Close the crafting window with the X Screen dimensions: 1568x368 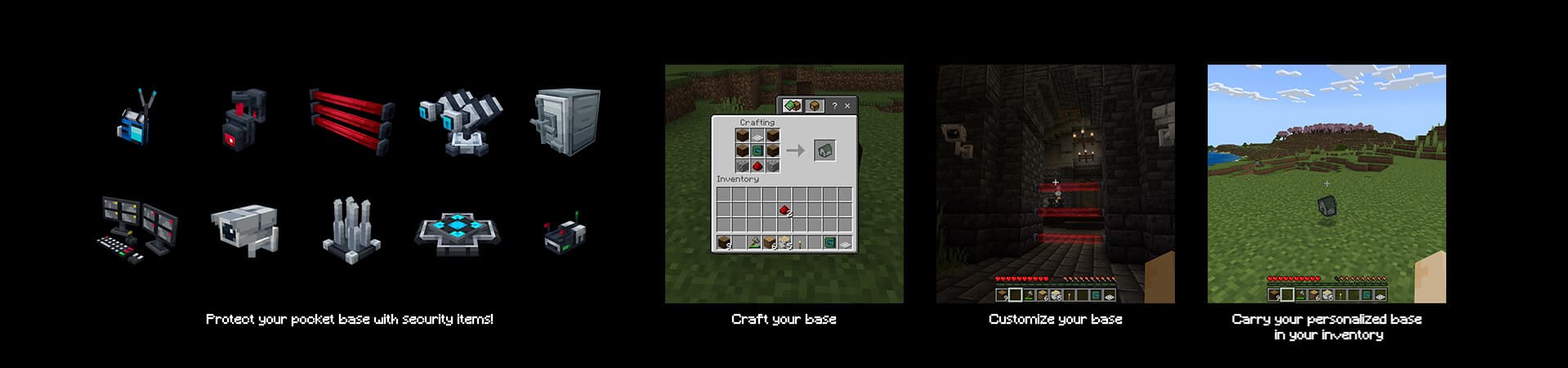coord(847,105)
